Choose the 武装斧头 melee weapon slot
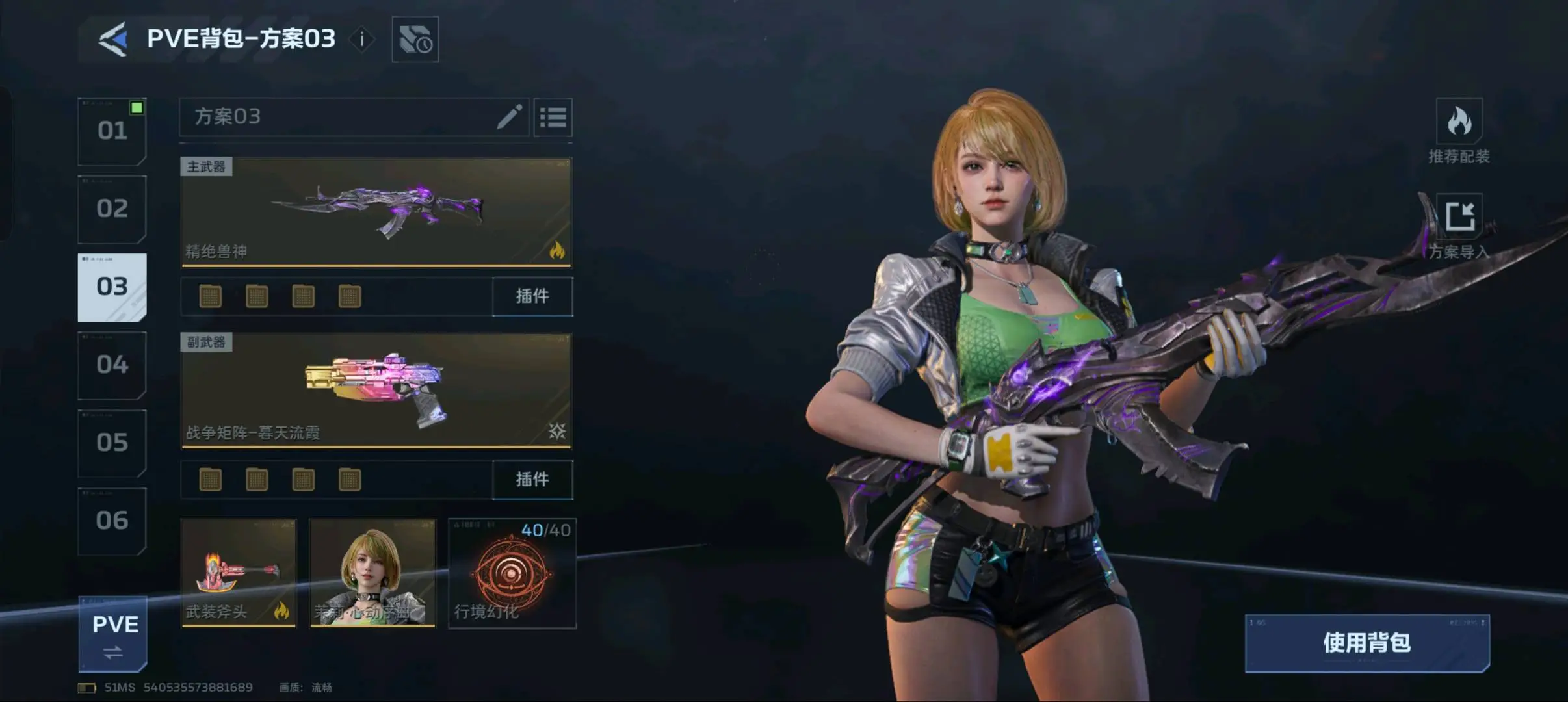This screenshot has height=702, width=1568. point(239,573)
